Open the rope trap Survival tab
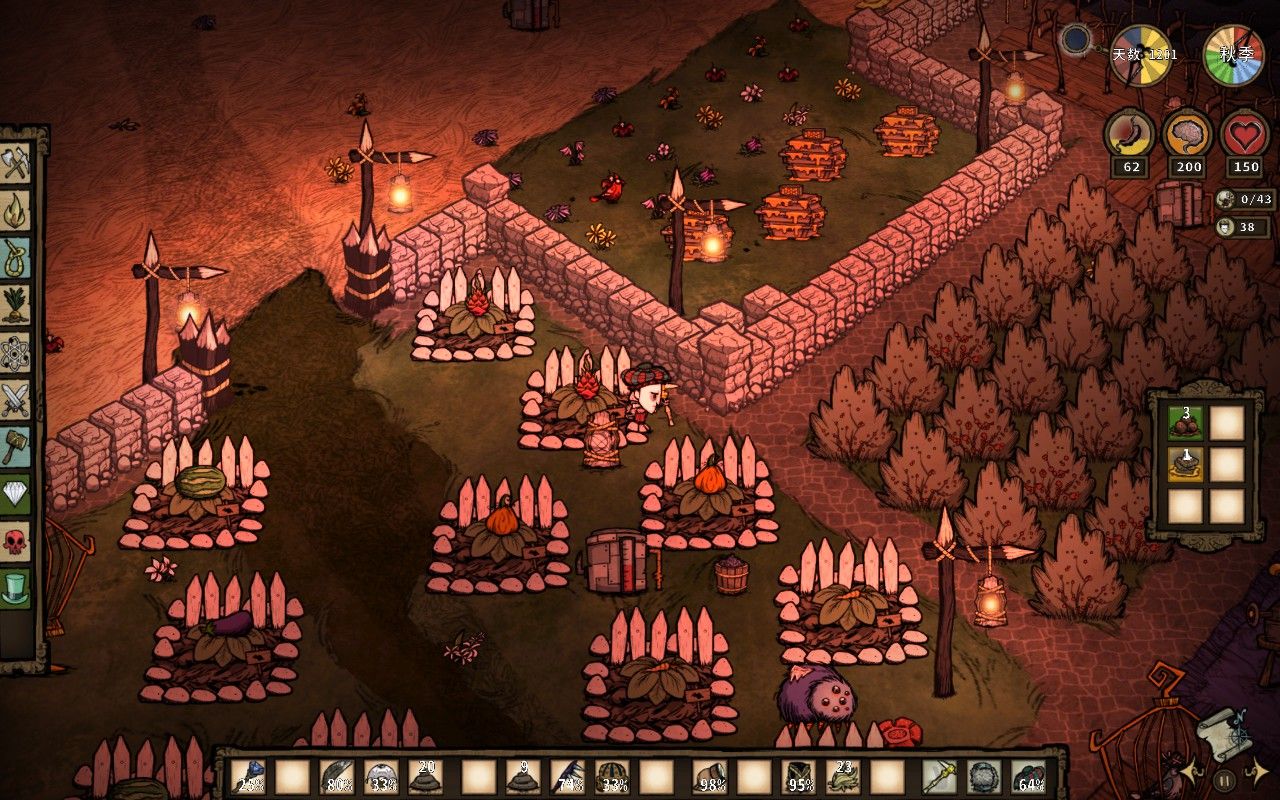The image size is (1280, 800). pos(17,257)
